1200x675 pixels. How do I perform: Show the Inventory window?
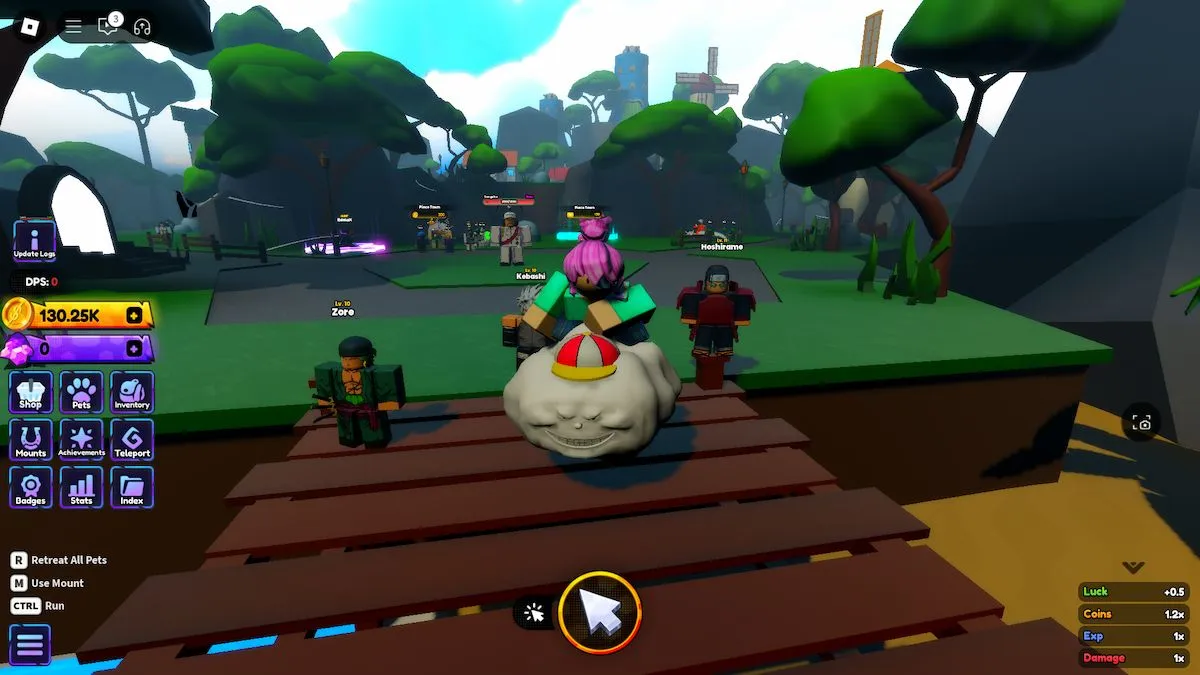point(132,392)
